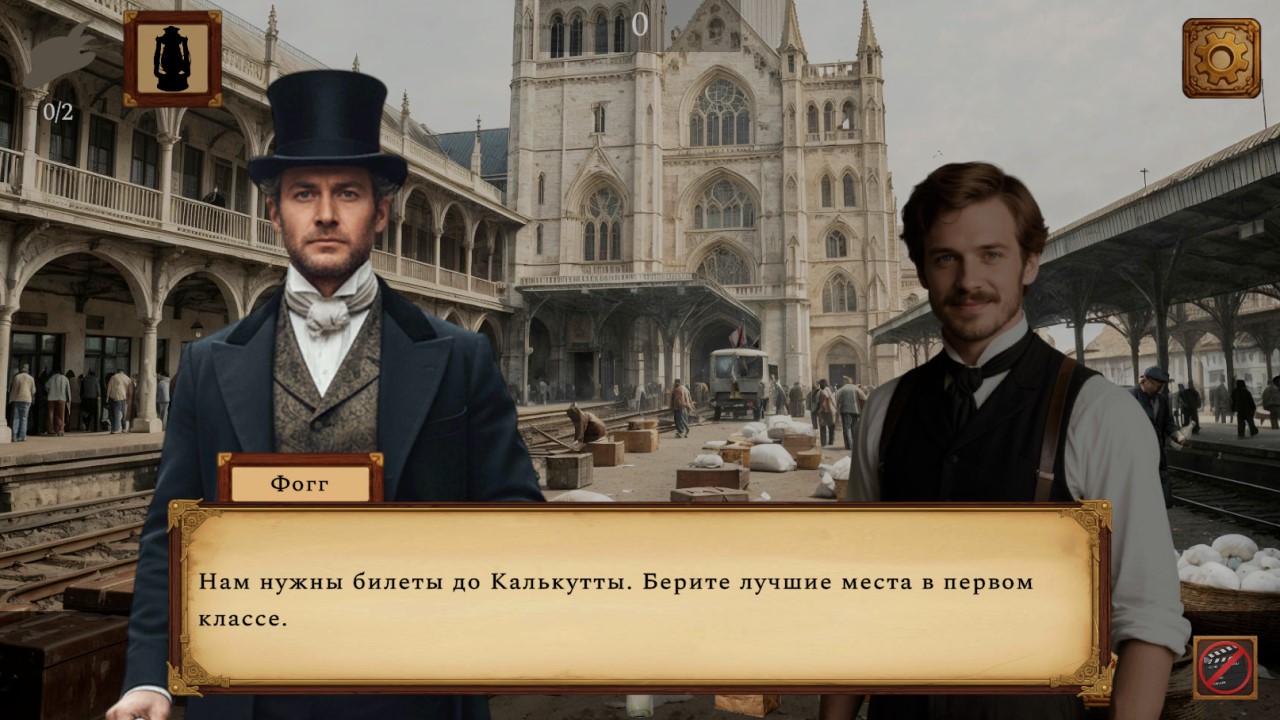
Task: Select the framed lantern hidden-object icon
Action: tap(170, 62)
